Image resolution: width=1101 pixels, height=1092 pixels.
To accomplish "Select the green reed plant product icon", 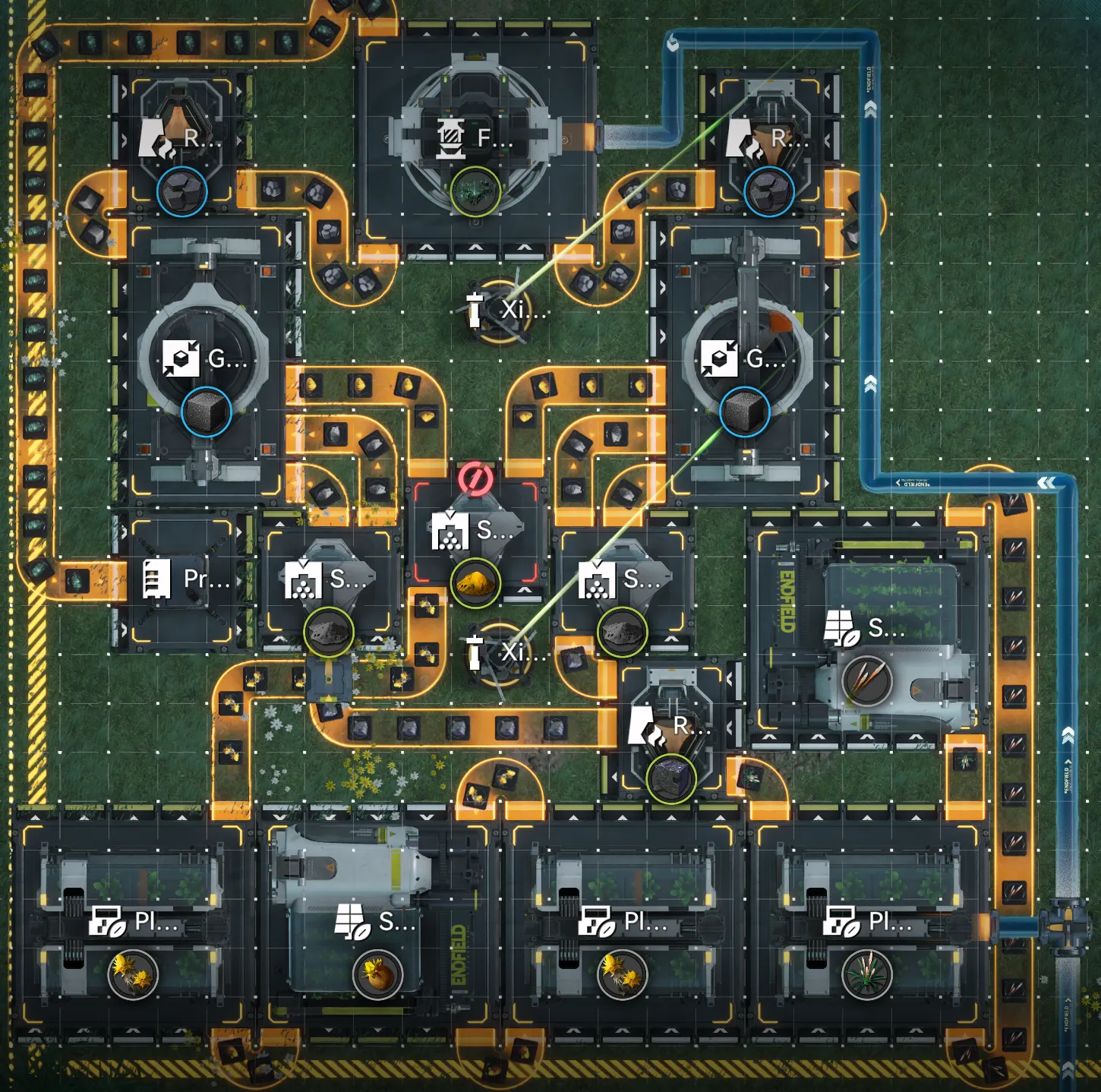I will [866, 974].
